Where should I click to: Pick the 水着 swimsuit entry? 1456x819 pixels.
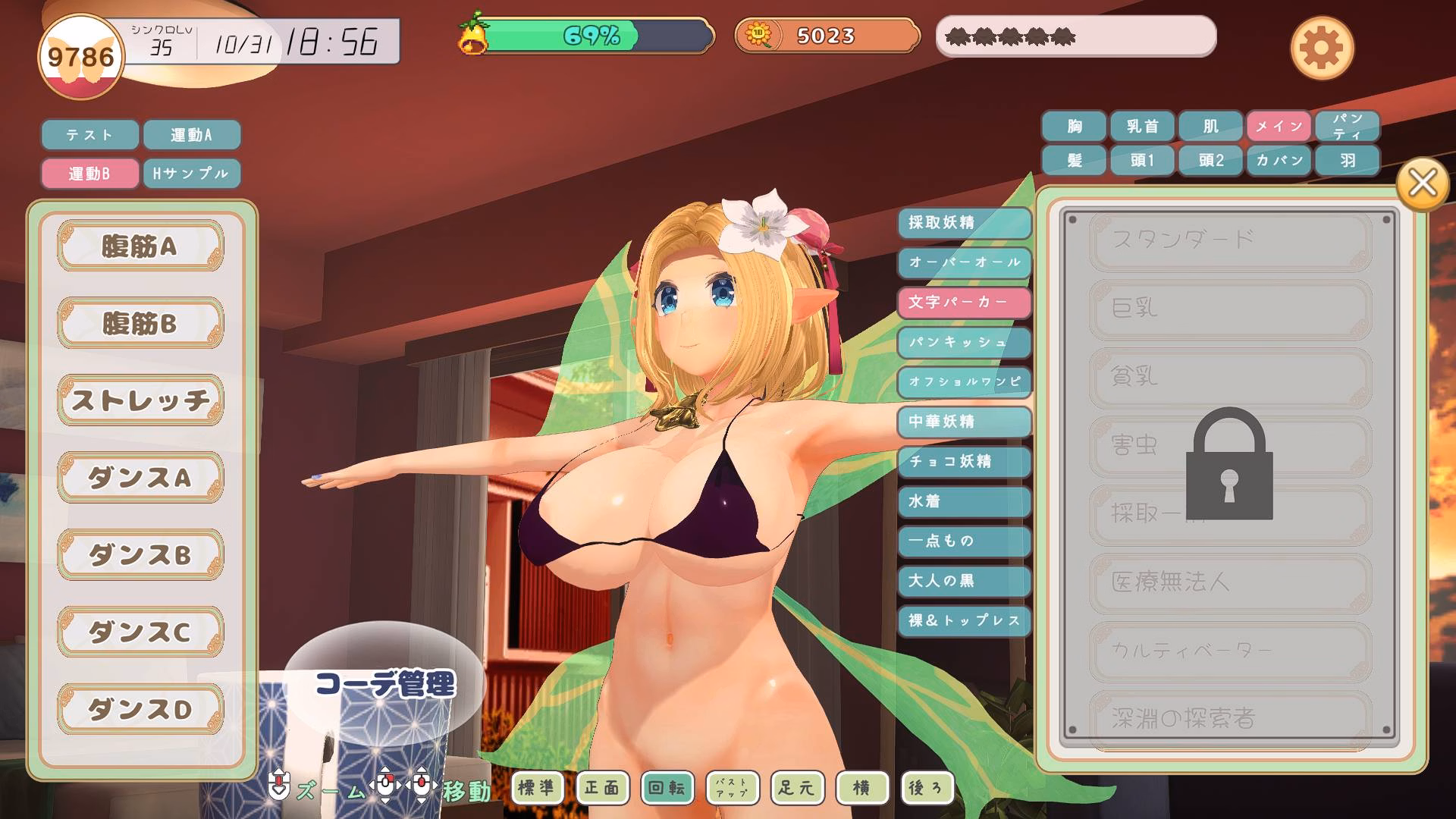click(x=964, y=501)
